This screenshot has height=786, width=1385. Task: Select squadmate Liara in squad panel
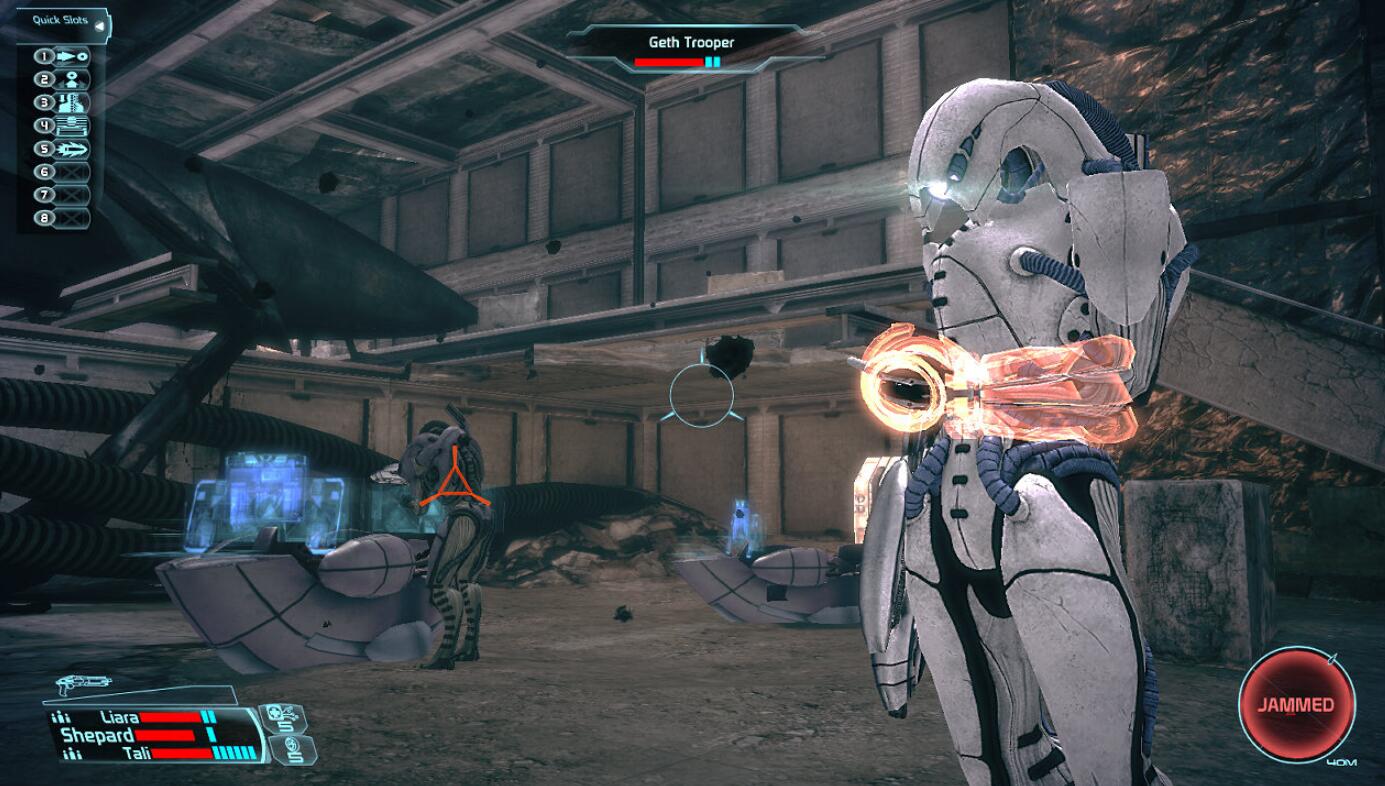pyautogui.click(x=119, y=717)
